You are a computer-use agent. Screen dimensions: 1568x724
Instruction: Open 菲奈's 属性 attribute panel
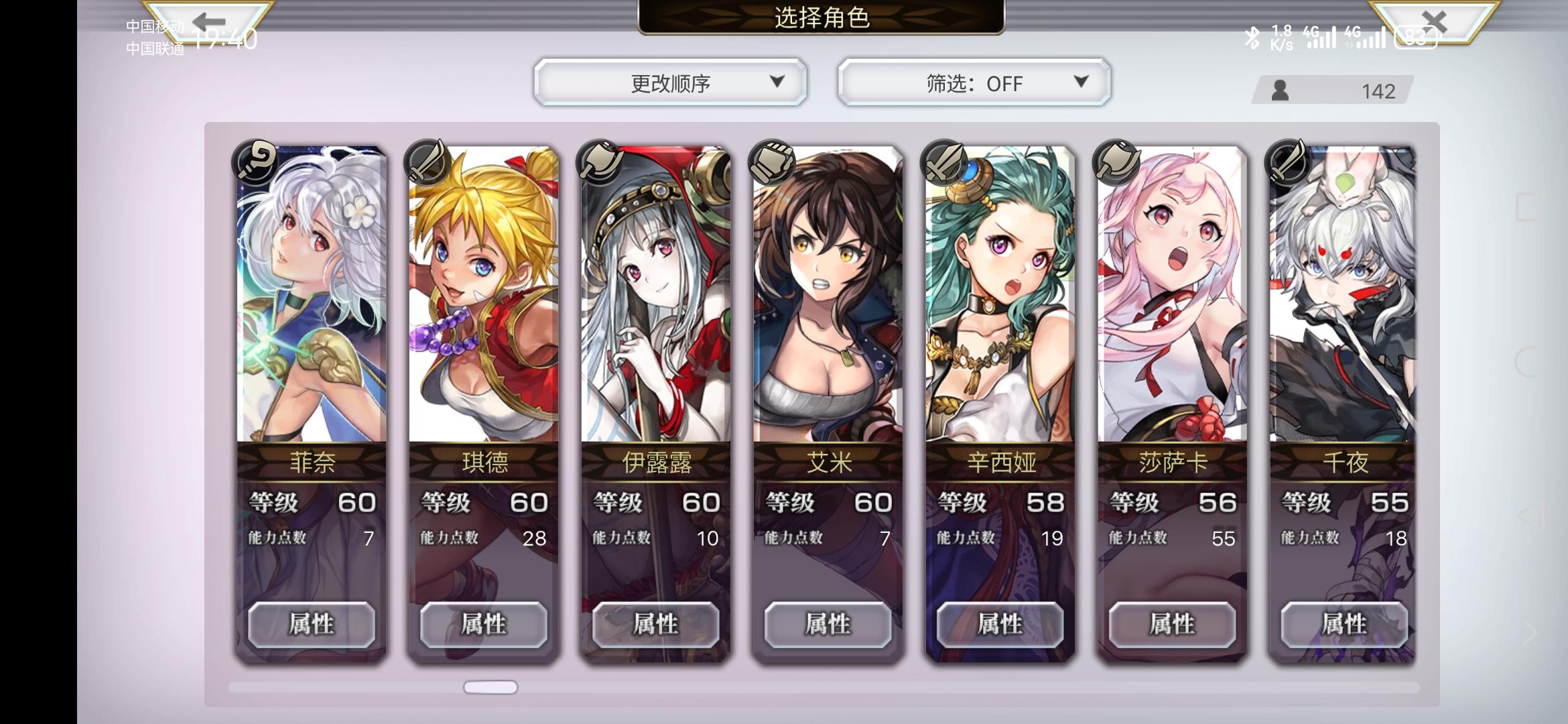click(312, 623)
